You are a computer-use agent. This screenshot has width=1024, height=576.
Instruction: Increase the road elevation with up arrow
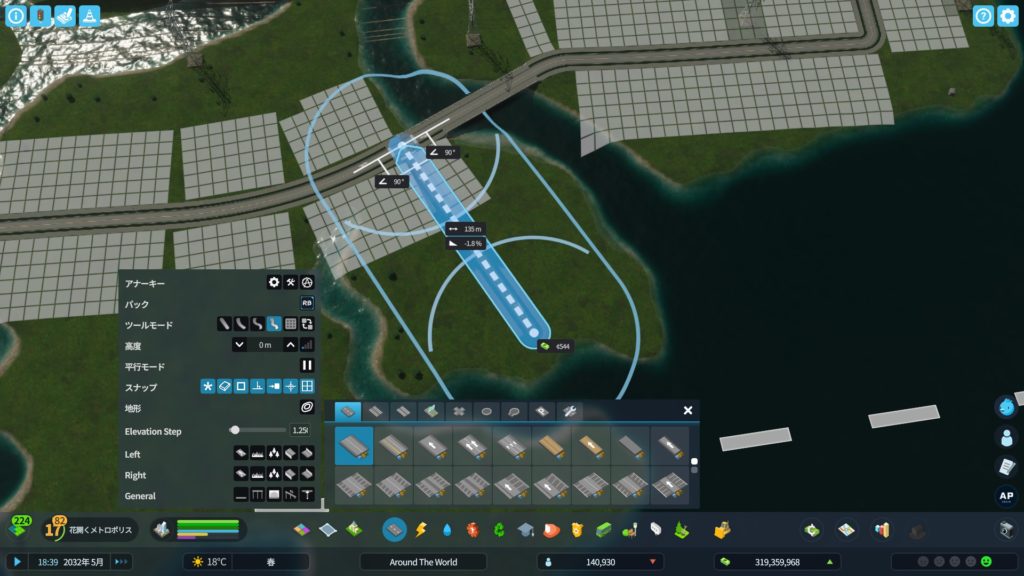(290, 345)
